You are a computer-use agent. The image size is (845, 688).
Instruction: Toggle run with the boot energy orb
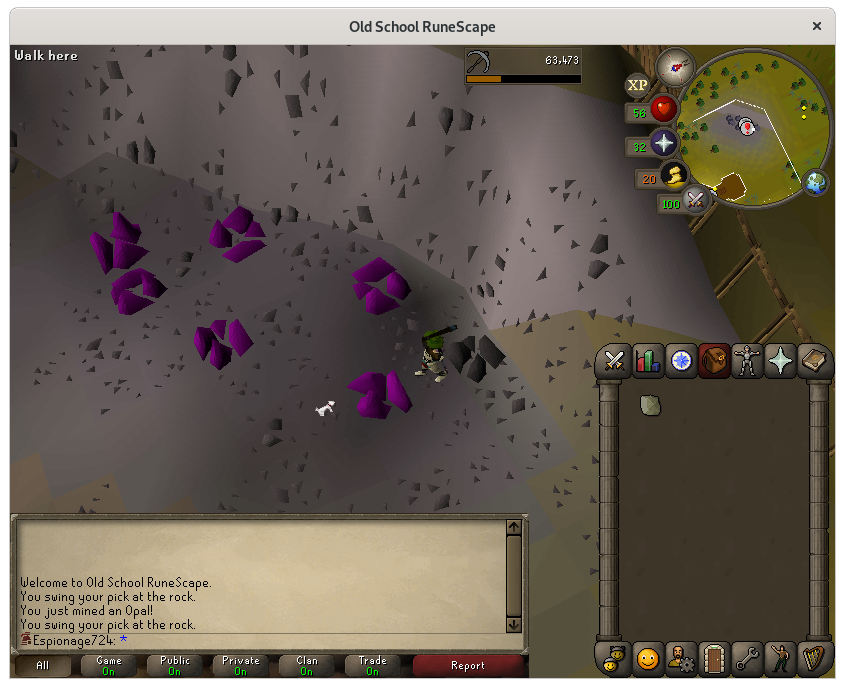click(x=675, y=177)
